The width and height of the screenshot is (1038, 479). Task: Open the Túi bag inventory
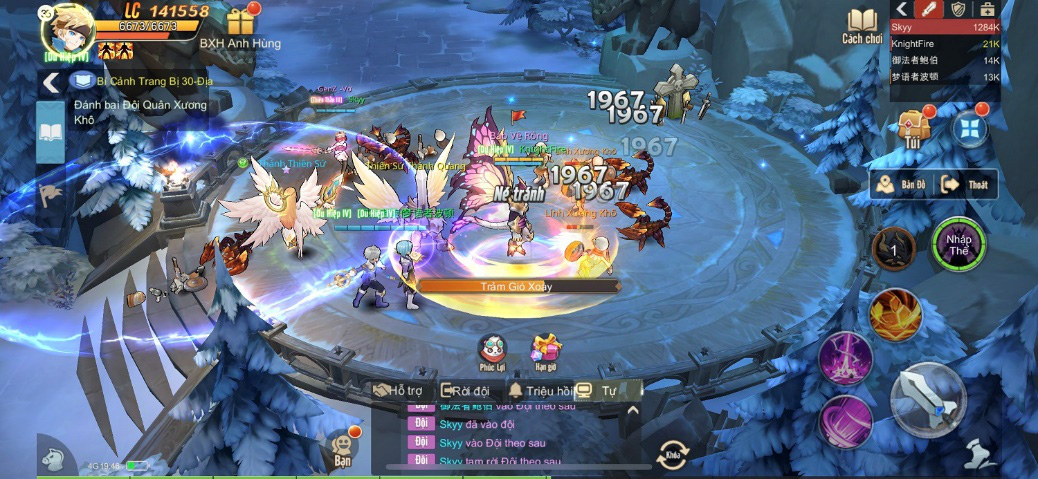pos(914,127)
